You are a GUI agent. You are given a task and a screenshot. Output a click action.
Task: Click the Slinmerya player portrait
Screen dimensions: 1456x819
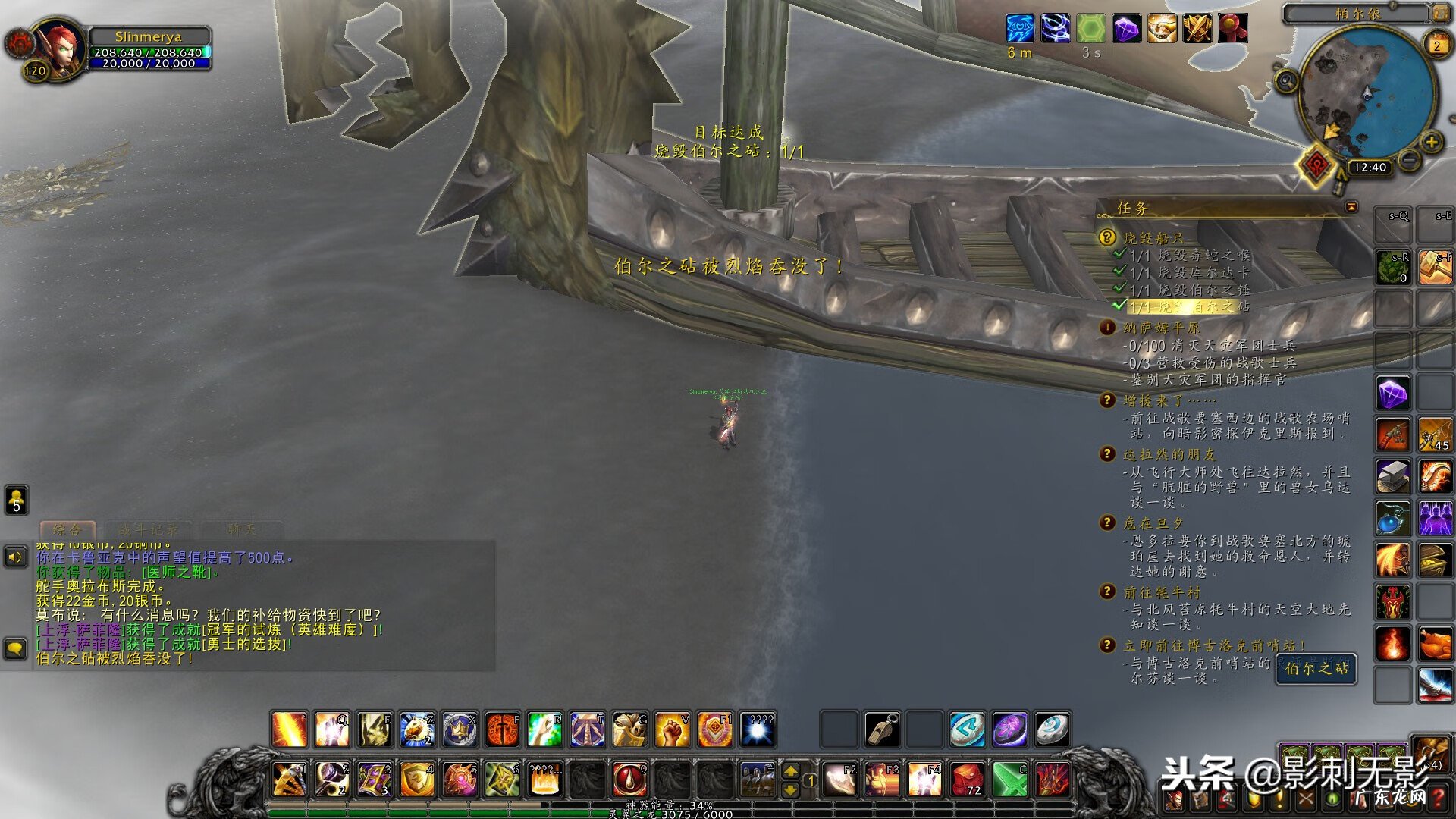[x=61, y=48]
